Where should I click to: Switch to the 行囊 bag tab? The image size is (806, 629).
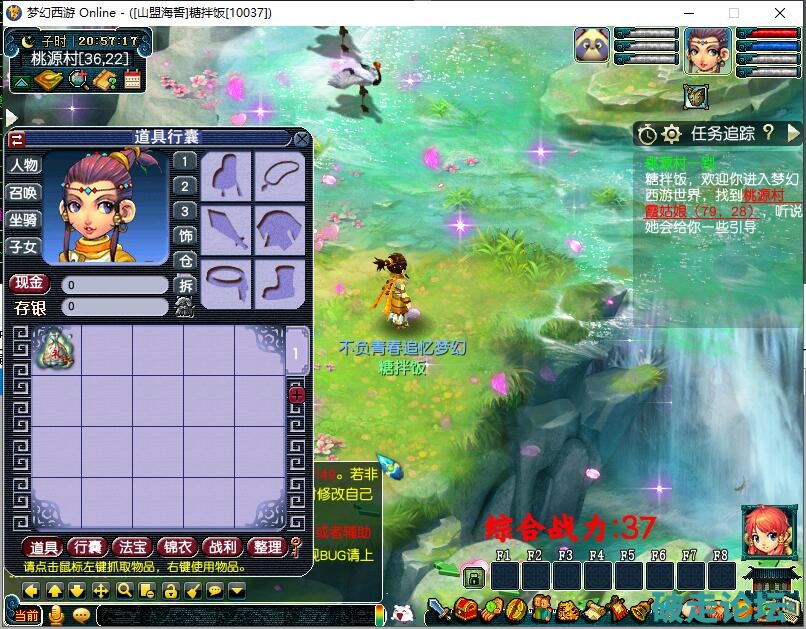[x=88, y=546]
